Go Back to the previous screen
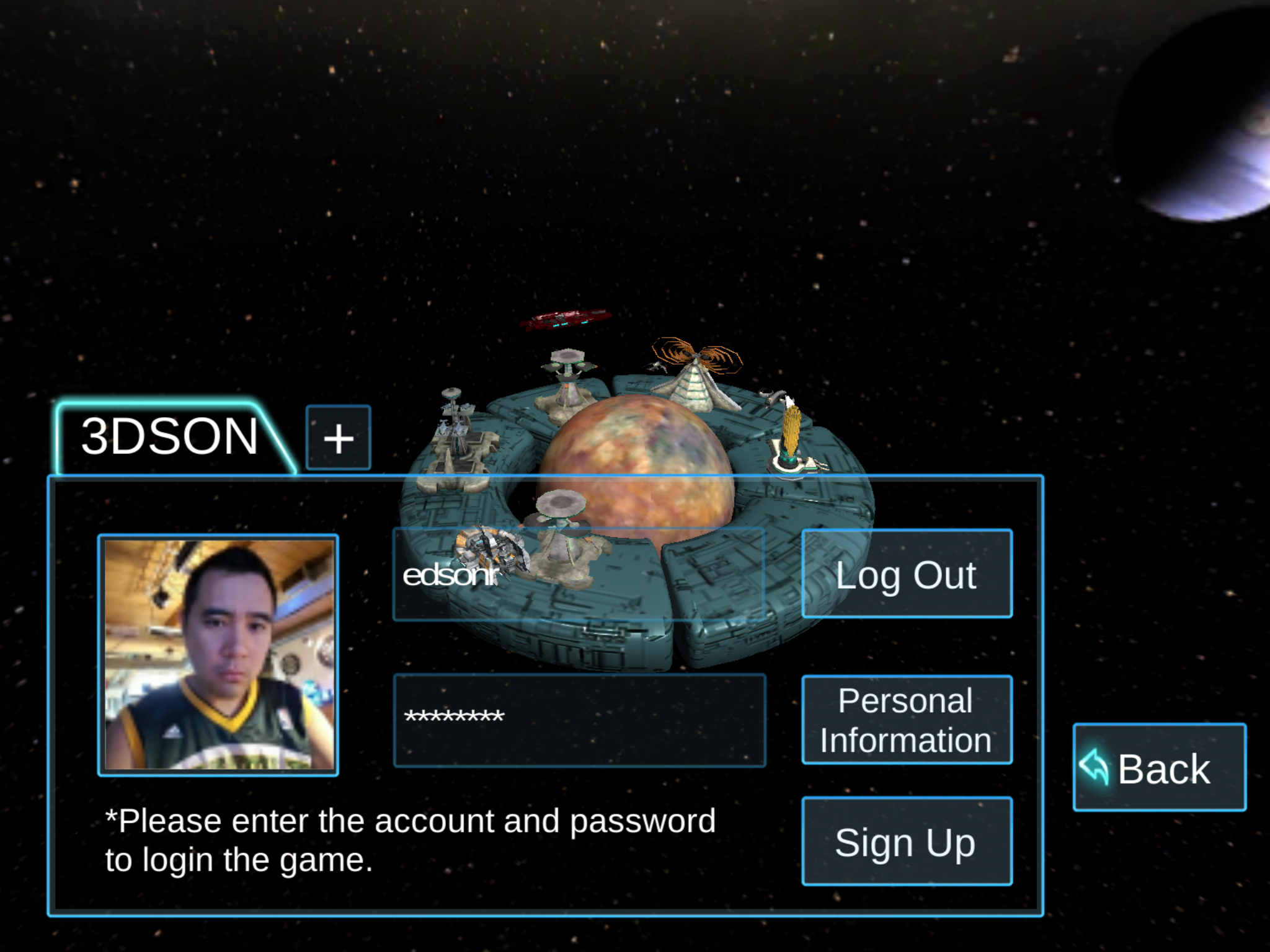This screenshot has width=1270, height=952. (1159, 767)
